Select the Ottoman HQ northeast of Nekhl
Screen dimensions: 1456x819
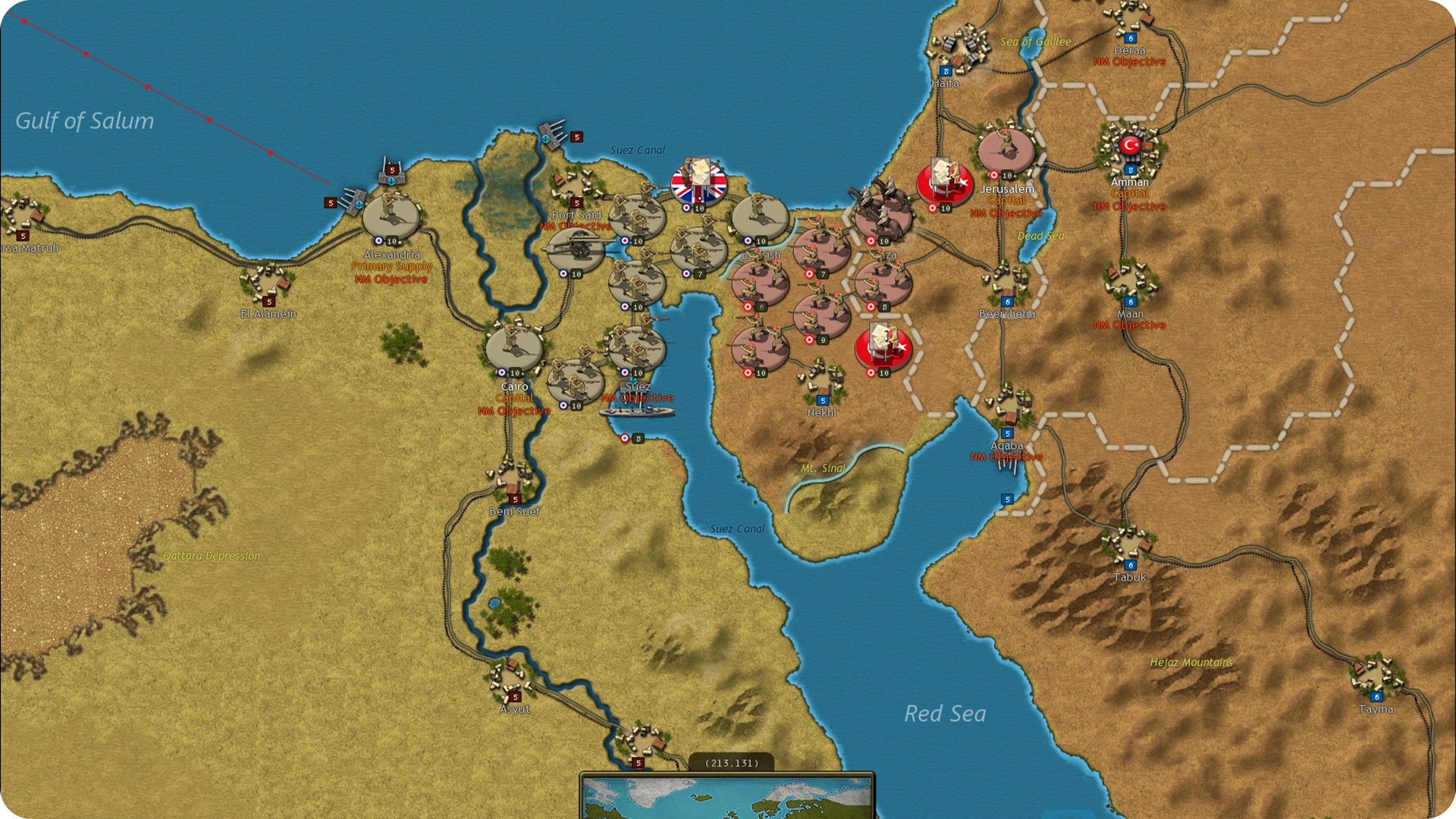click(x=883, y=348)
